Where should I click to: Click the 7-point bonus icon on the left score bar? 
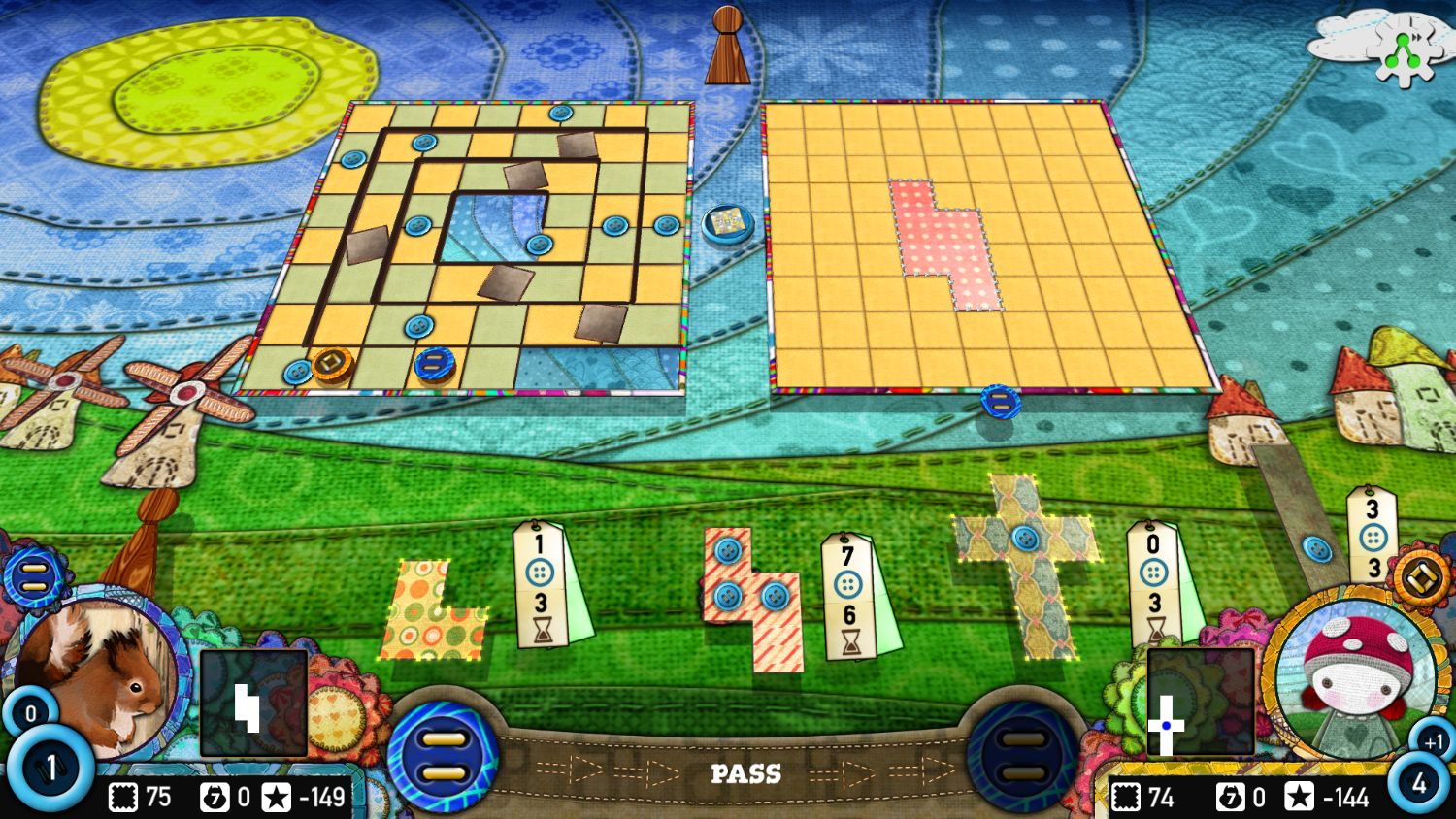(x=217, y=798)
